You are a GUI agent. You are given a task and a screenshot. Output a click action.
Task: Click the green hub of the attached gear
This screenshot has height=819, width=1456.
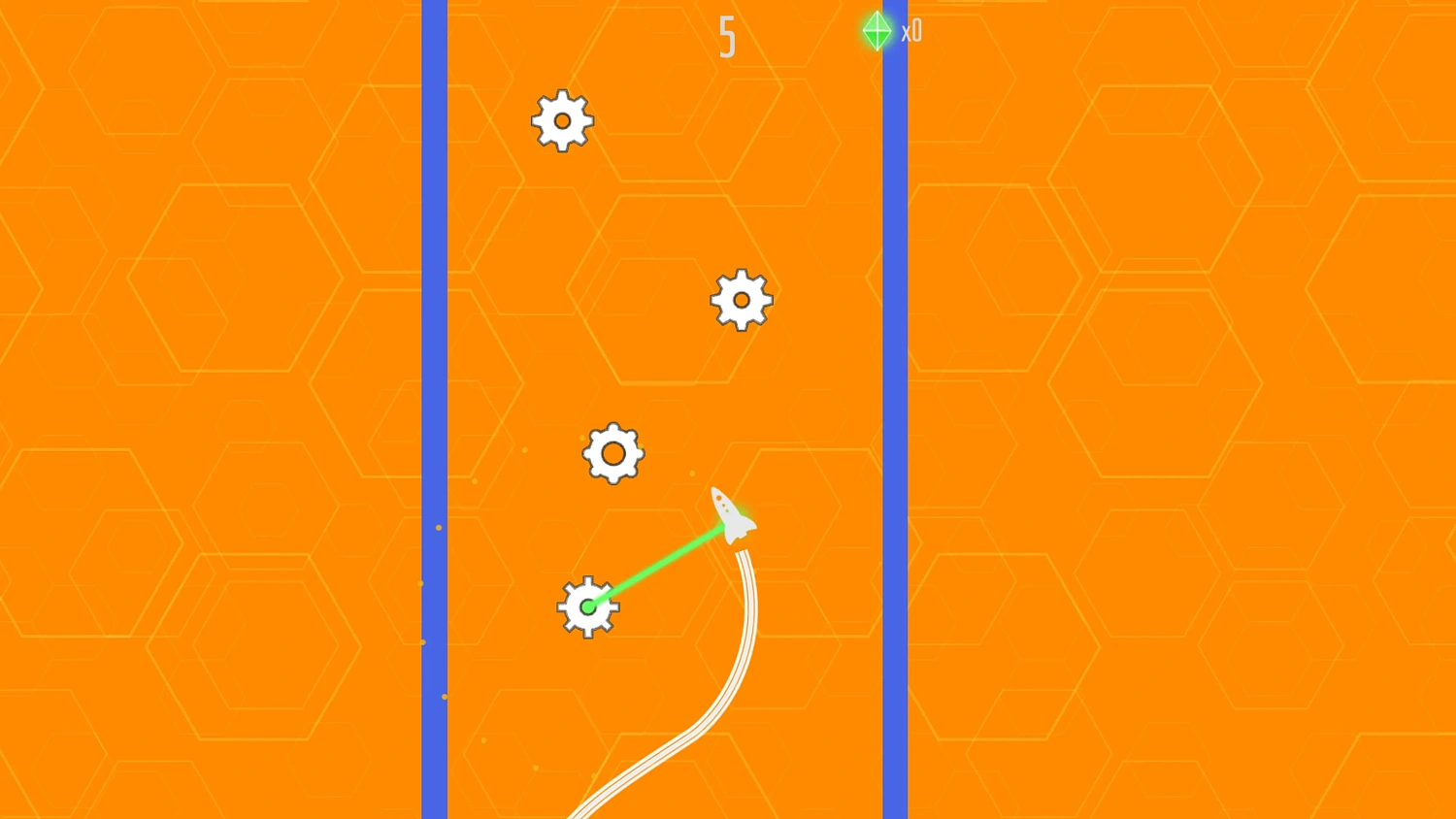[x=588, y=606]
